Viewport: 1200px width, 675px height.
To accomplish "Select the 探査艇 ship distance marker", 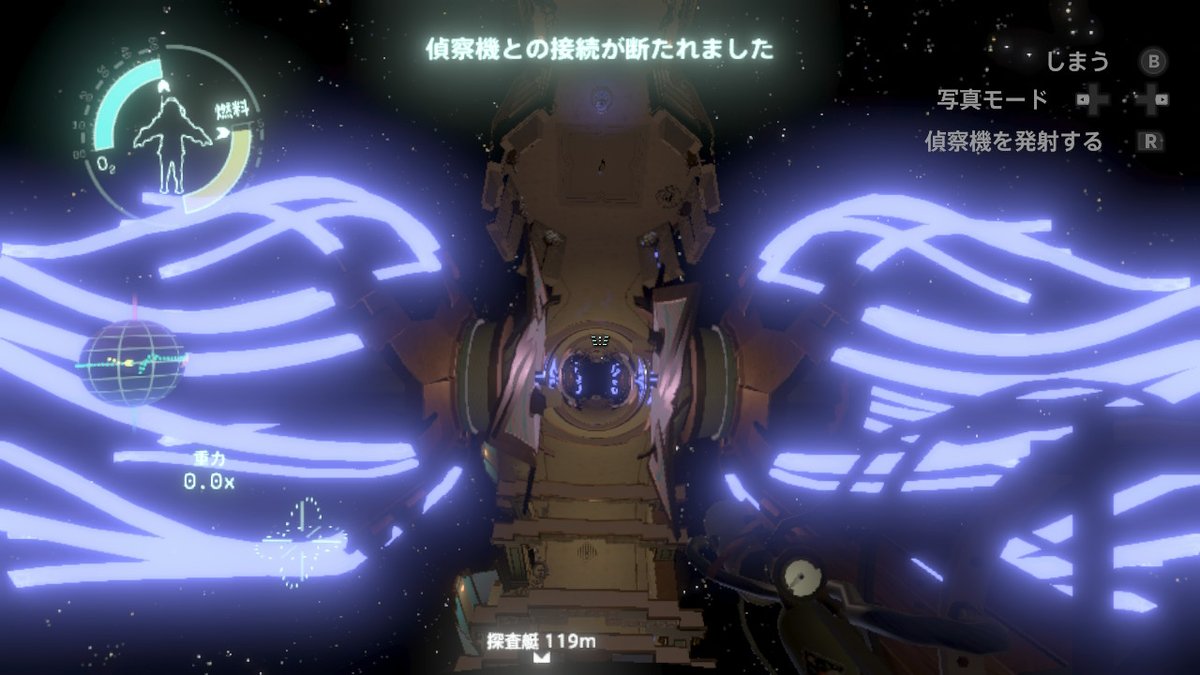I will tap(541, 641).
